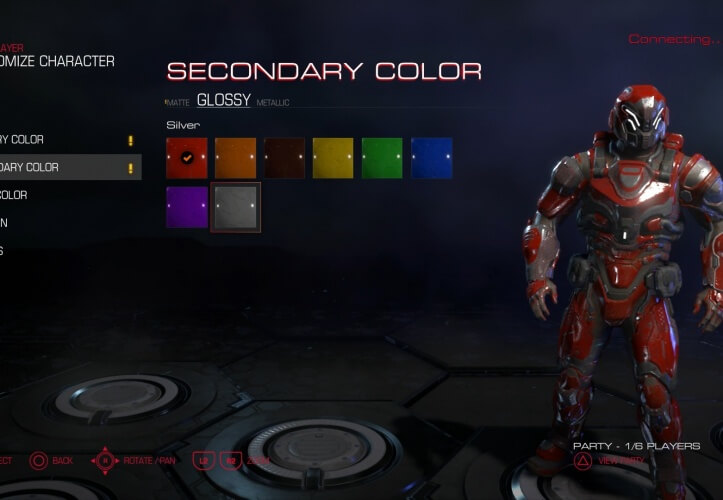Select the Glossy finish tab
Image resolution: width=723 pixels, height=500 pixels.
tap(224, 100)
